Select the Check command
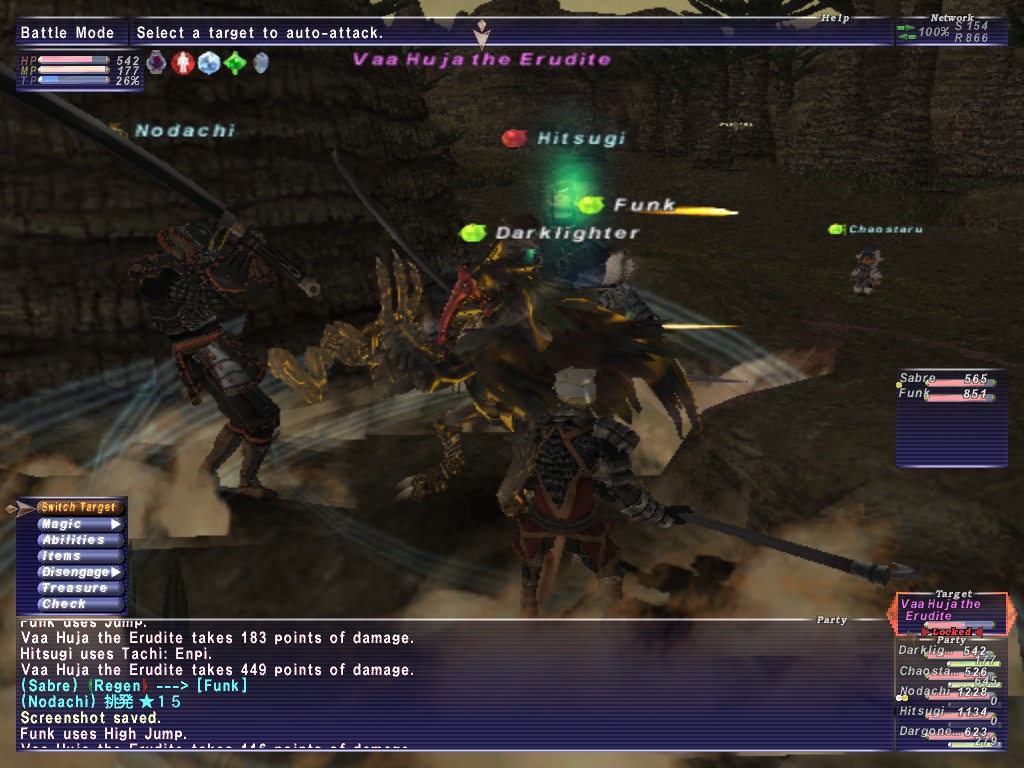This screenshot has width=1024, height=768. 78,604
